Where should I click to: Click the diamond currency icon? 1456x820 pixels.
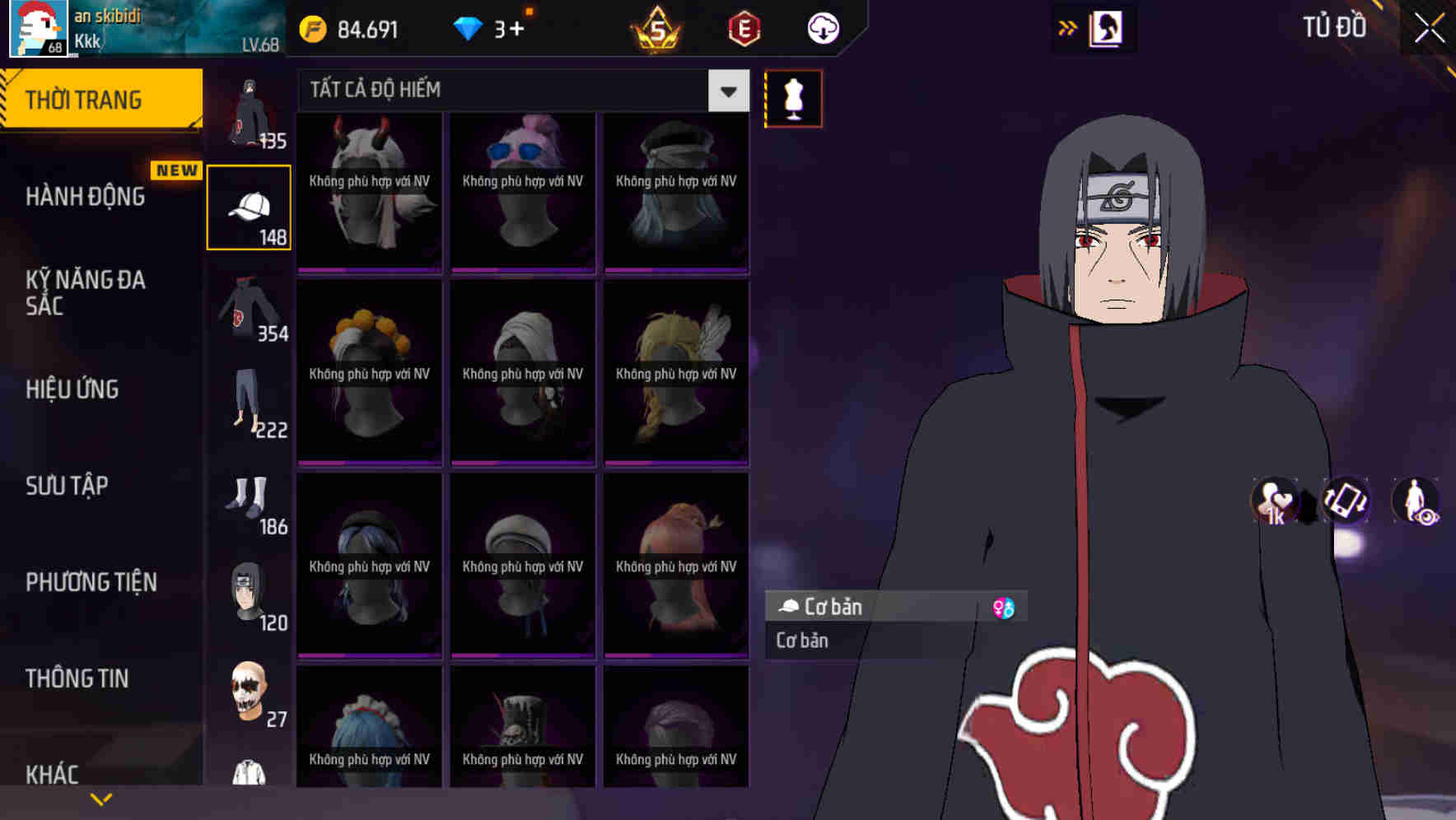(468, 28)
